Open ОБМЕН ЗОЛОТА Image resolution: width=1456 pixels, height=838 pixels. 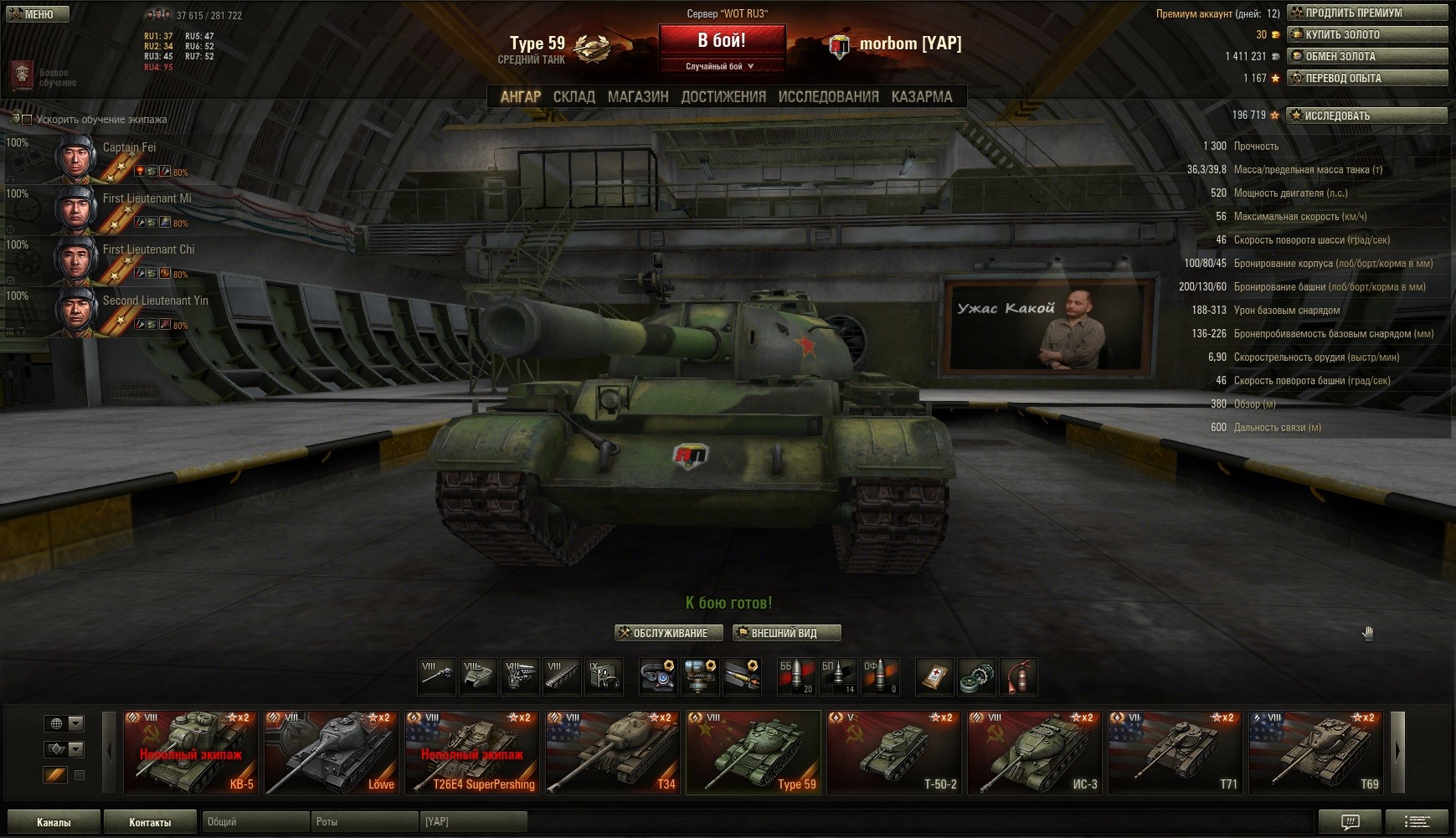tap(1367, 56)
